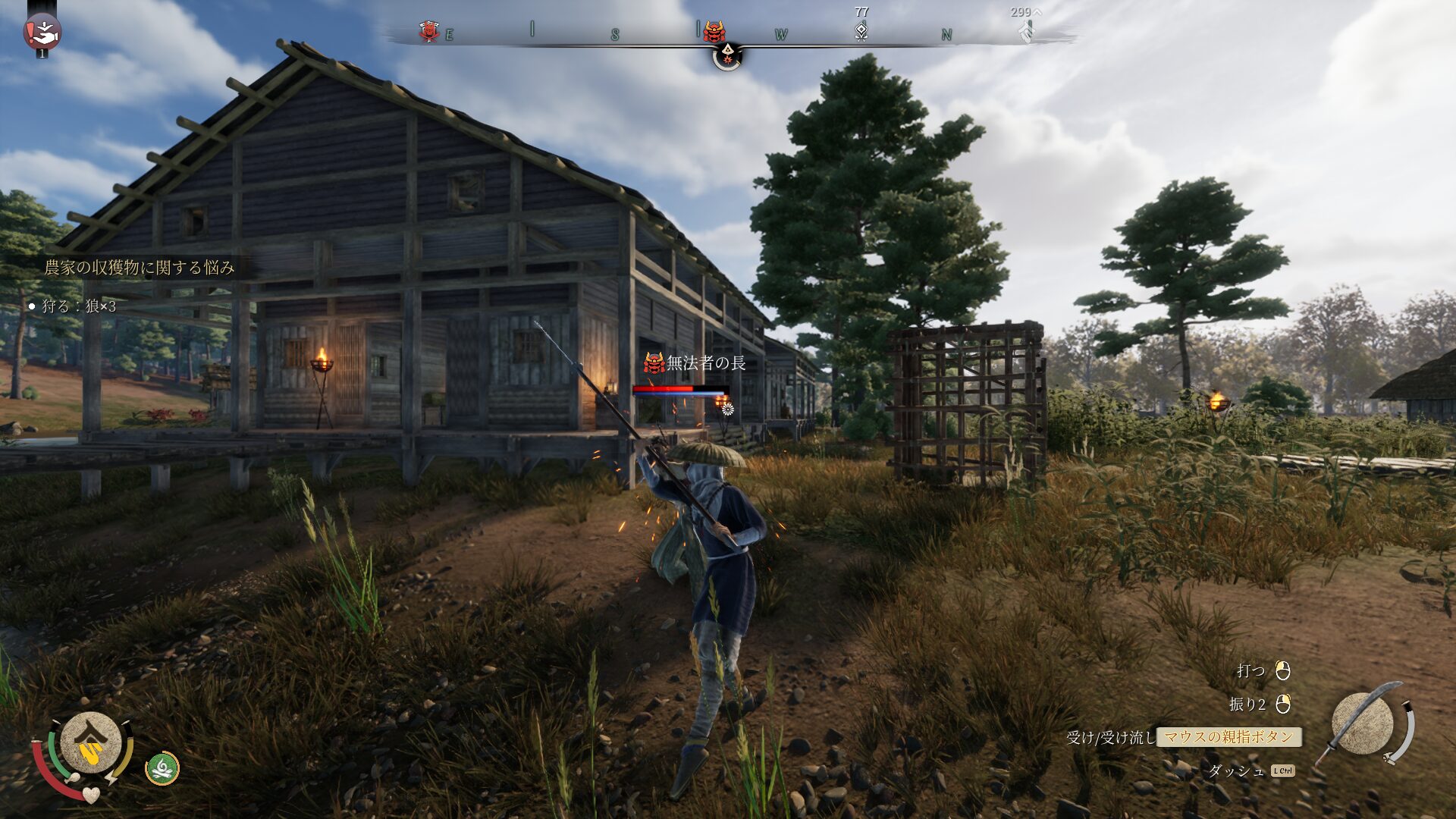Screen dimensions: 1456x819
Task: Select the quest title 農家の収穫物に関する悩み
Action: coord(140,268)
